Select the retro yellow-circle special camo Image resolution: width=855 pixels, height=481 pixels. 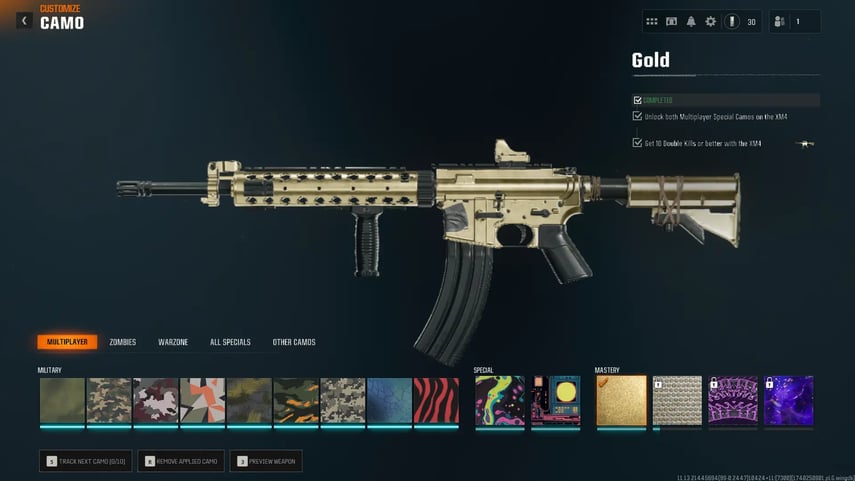point(555,400)
